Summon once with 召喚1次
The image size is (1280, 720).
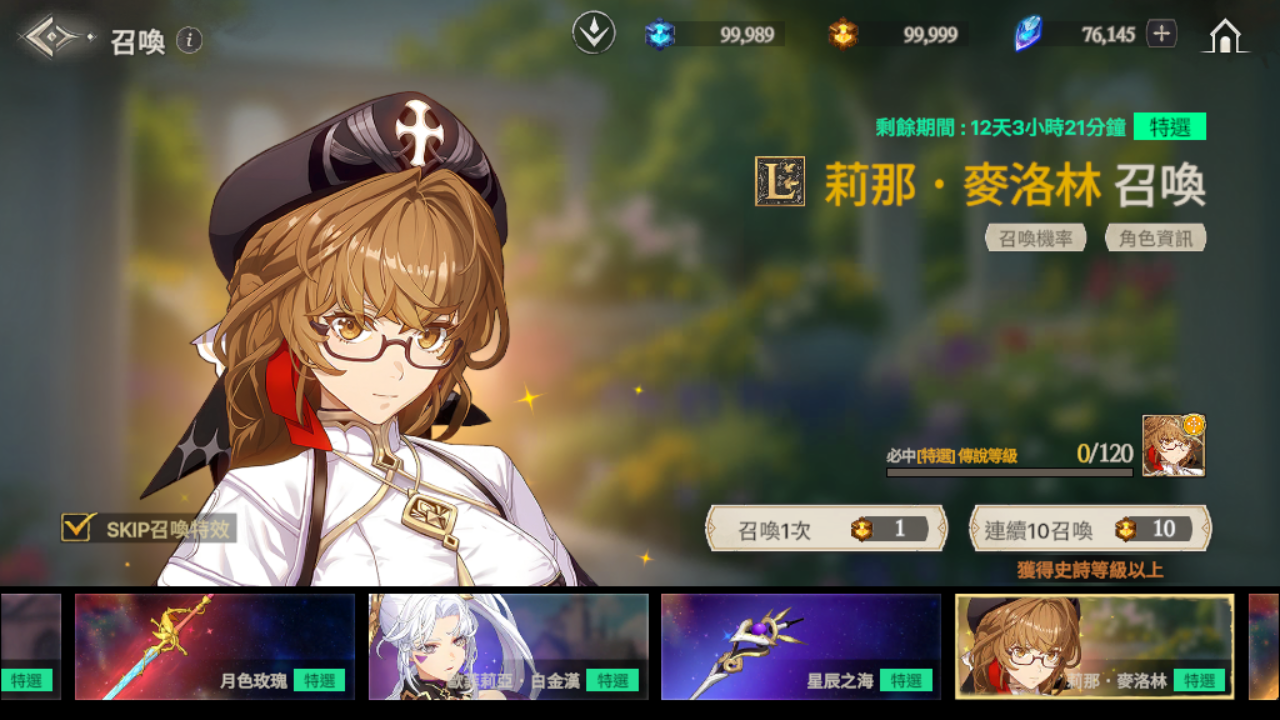[826, 529]
